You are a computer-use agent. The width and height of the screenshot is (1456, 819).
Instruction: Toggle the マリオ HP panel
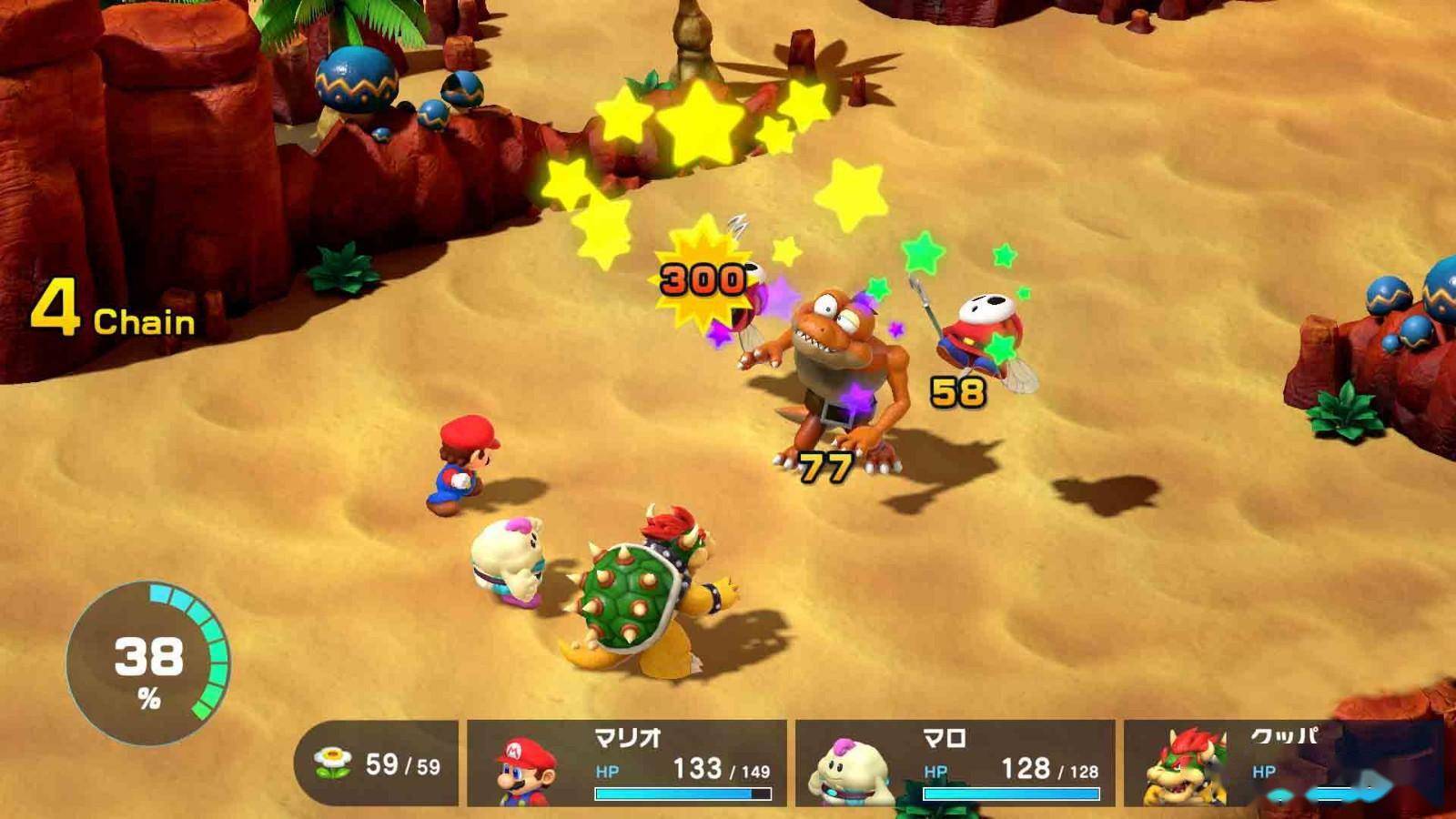[628, 769]
